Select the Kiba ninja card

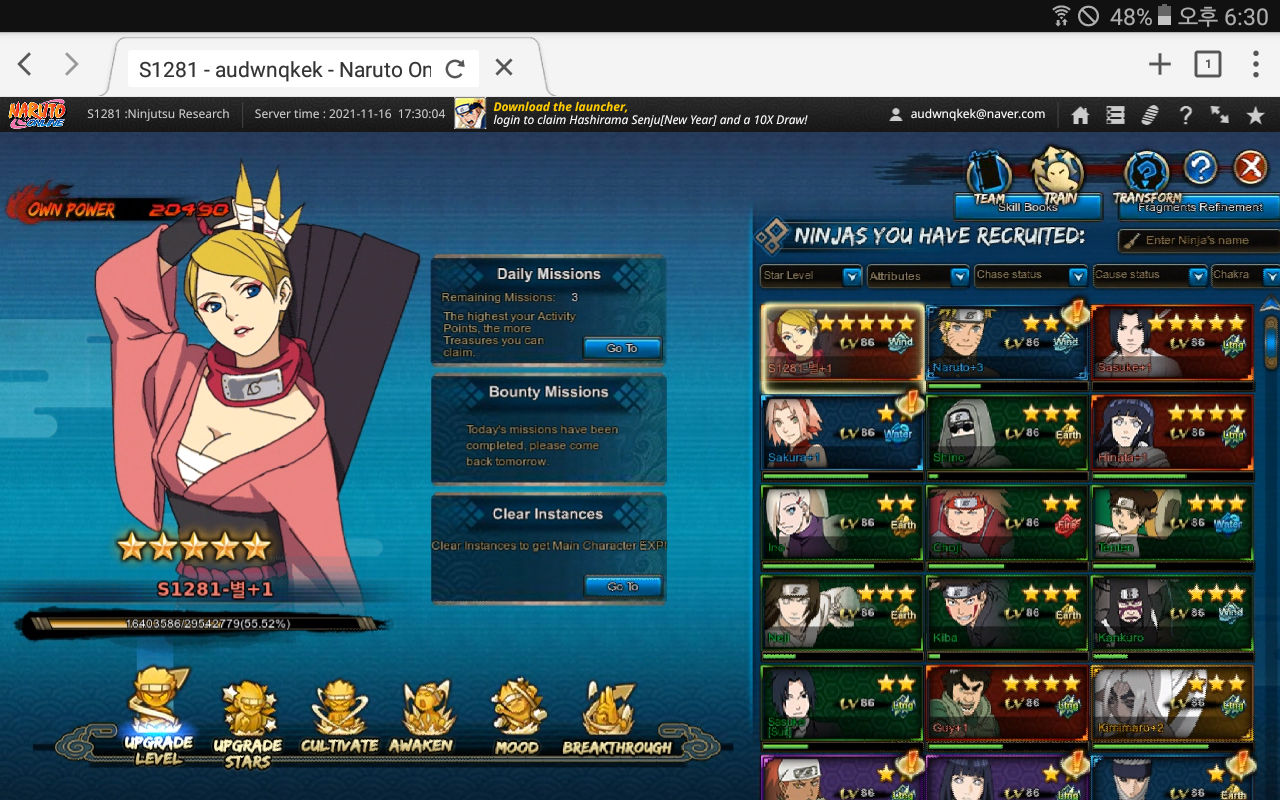(1007, 616)
